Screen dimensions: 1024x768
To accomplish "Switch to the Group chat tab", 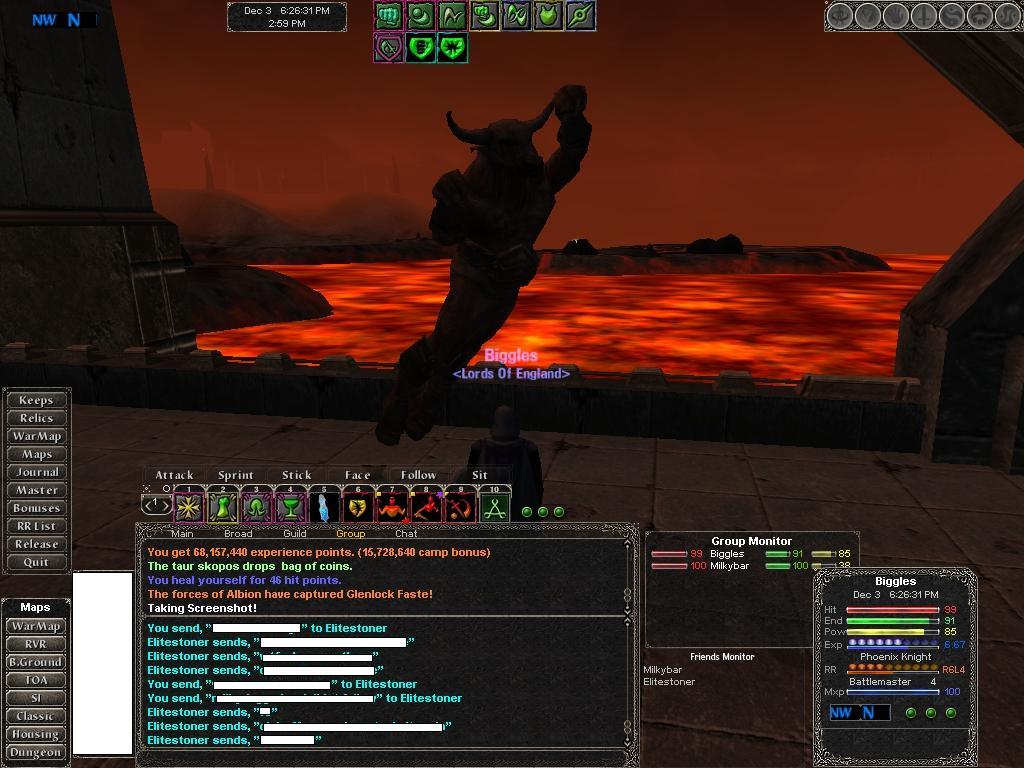I will (350, 533).
